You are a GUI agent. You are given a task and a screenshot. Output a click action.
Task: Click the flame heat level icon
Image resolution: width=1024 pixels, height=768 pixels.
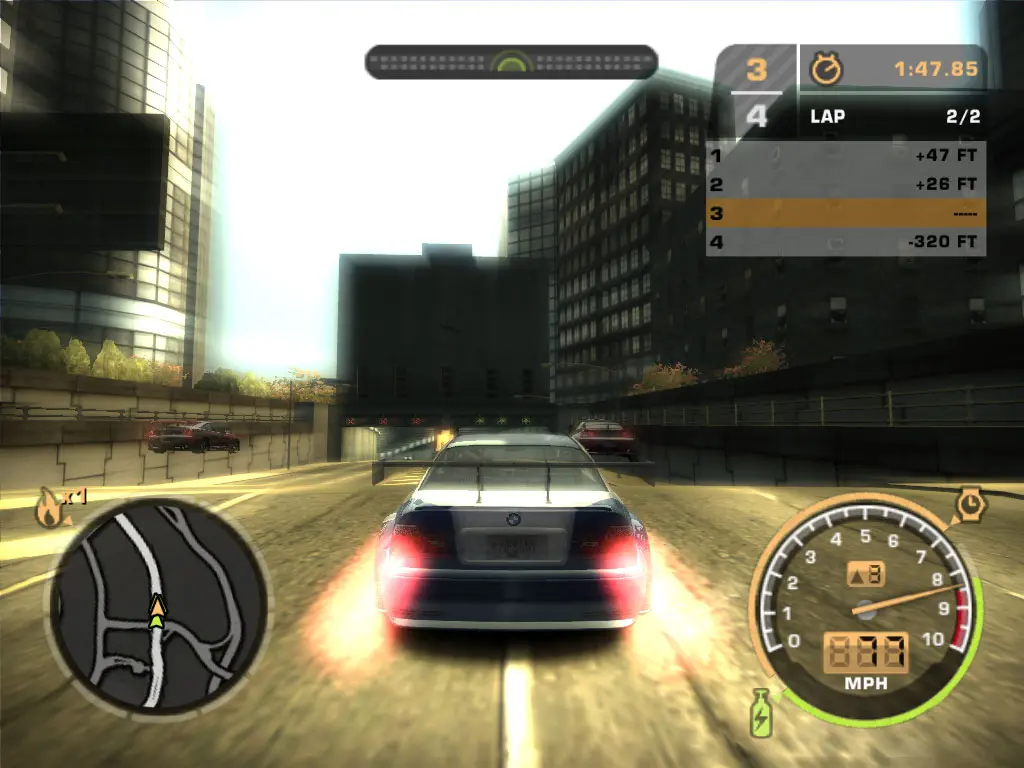[x=48, y=509]
